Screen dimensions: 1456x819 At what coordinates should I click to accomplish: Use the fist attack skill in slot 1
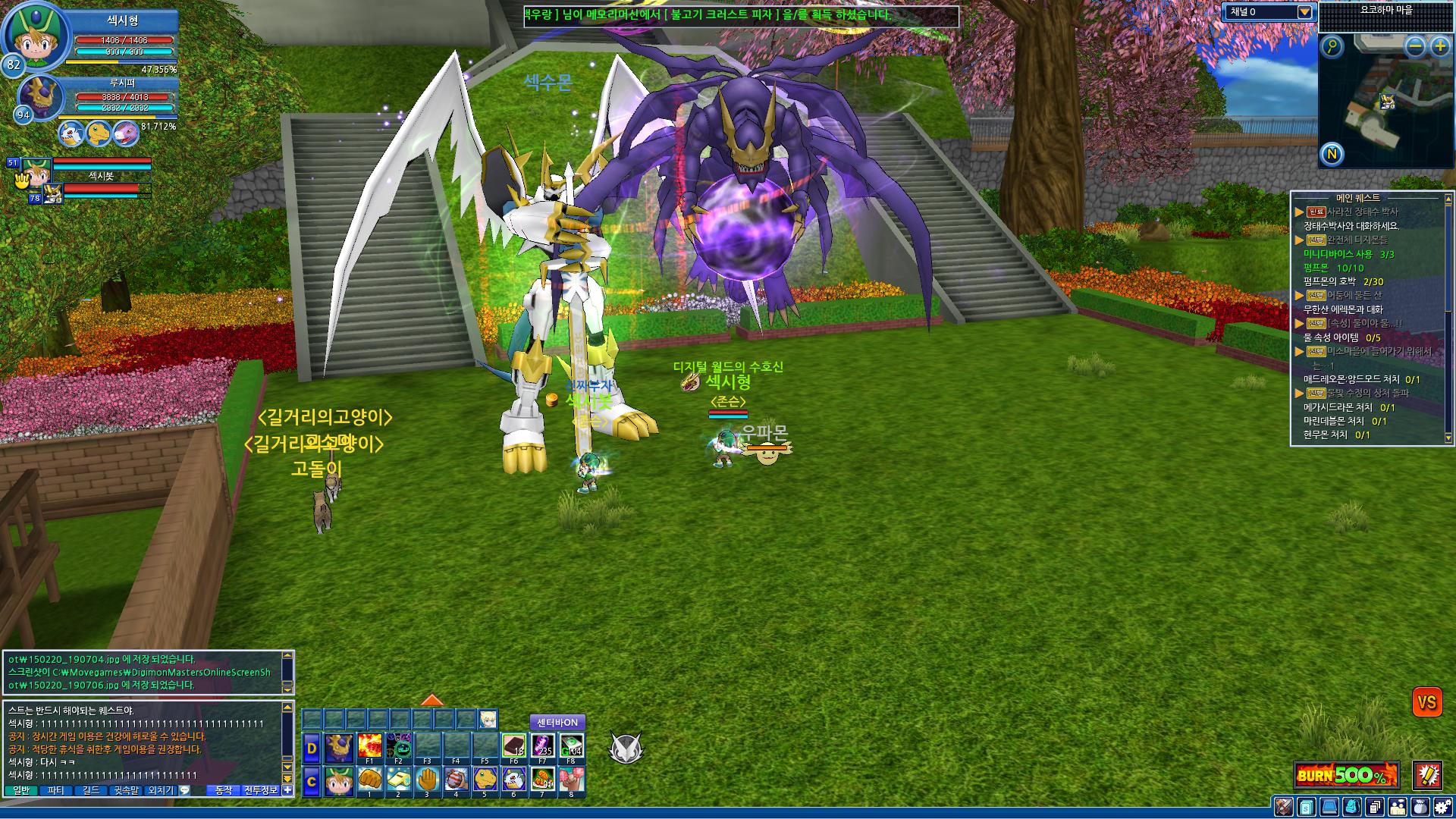pos(369,780)
